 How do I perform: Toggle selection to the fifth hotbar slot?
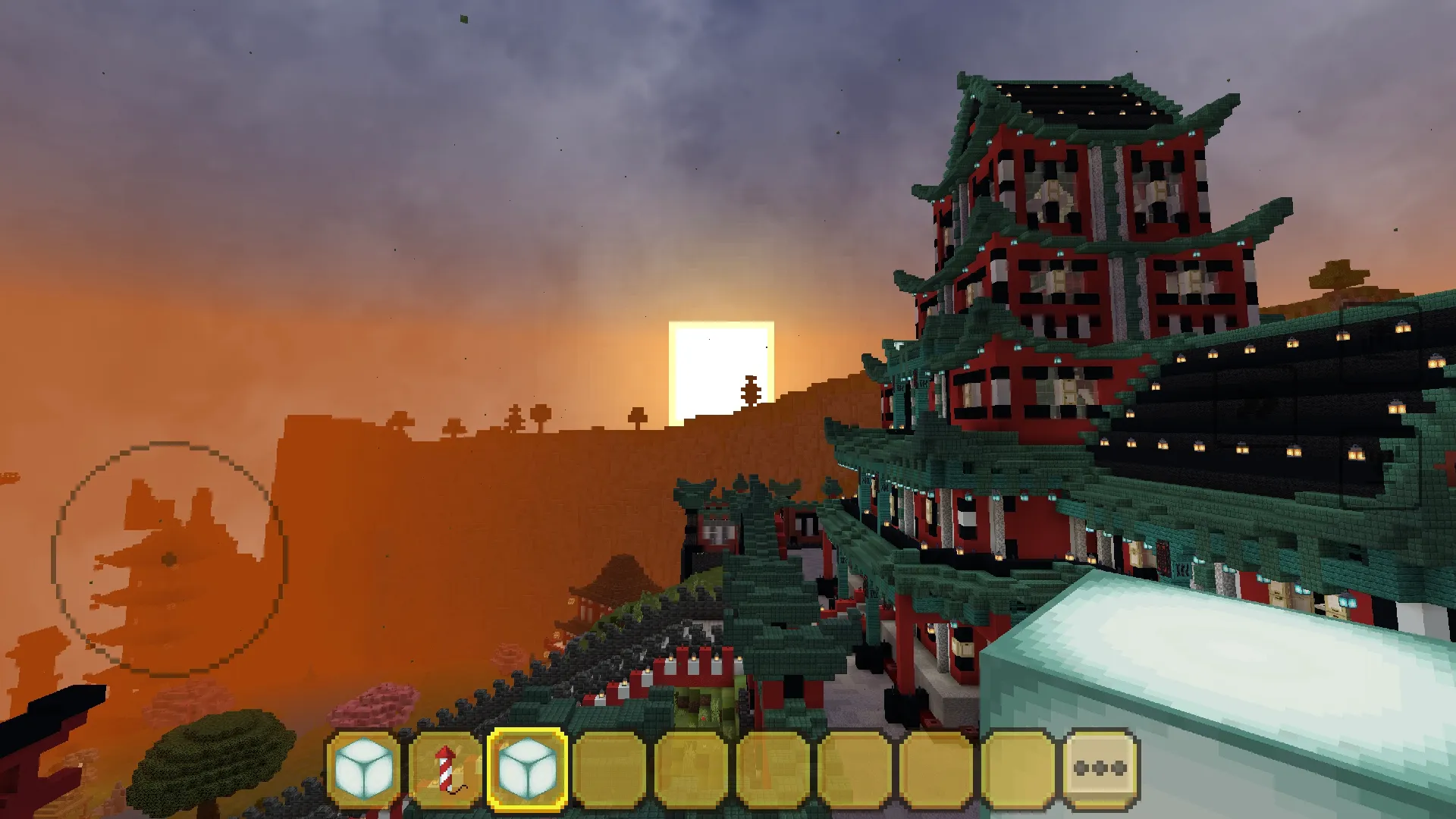[x=692, y=768]
